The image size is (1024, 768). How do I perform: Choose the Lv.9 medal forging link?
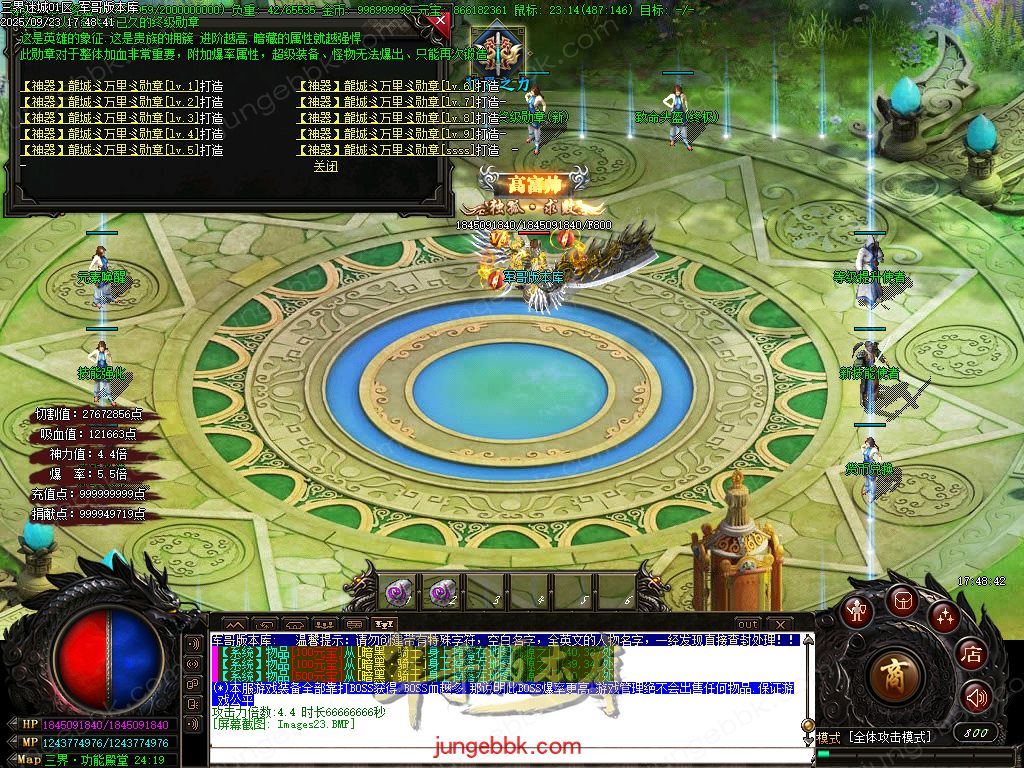398,134
